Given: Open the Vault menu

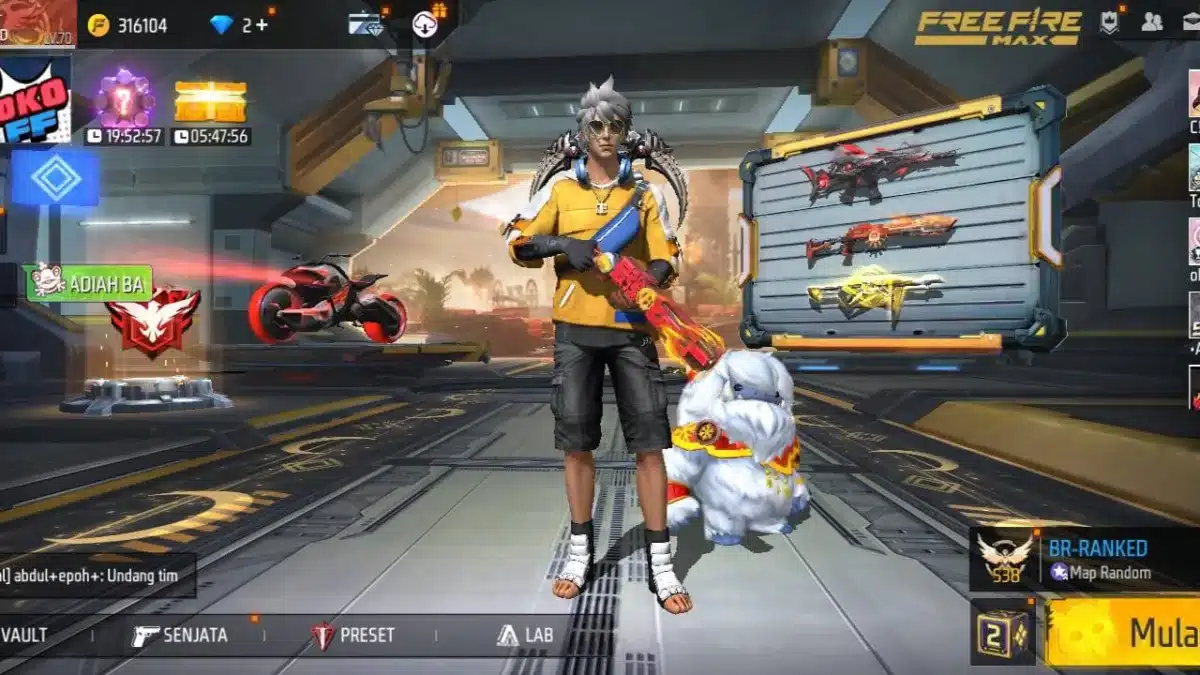Looking at the screenshot, I should [24, 635].
